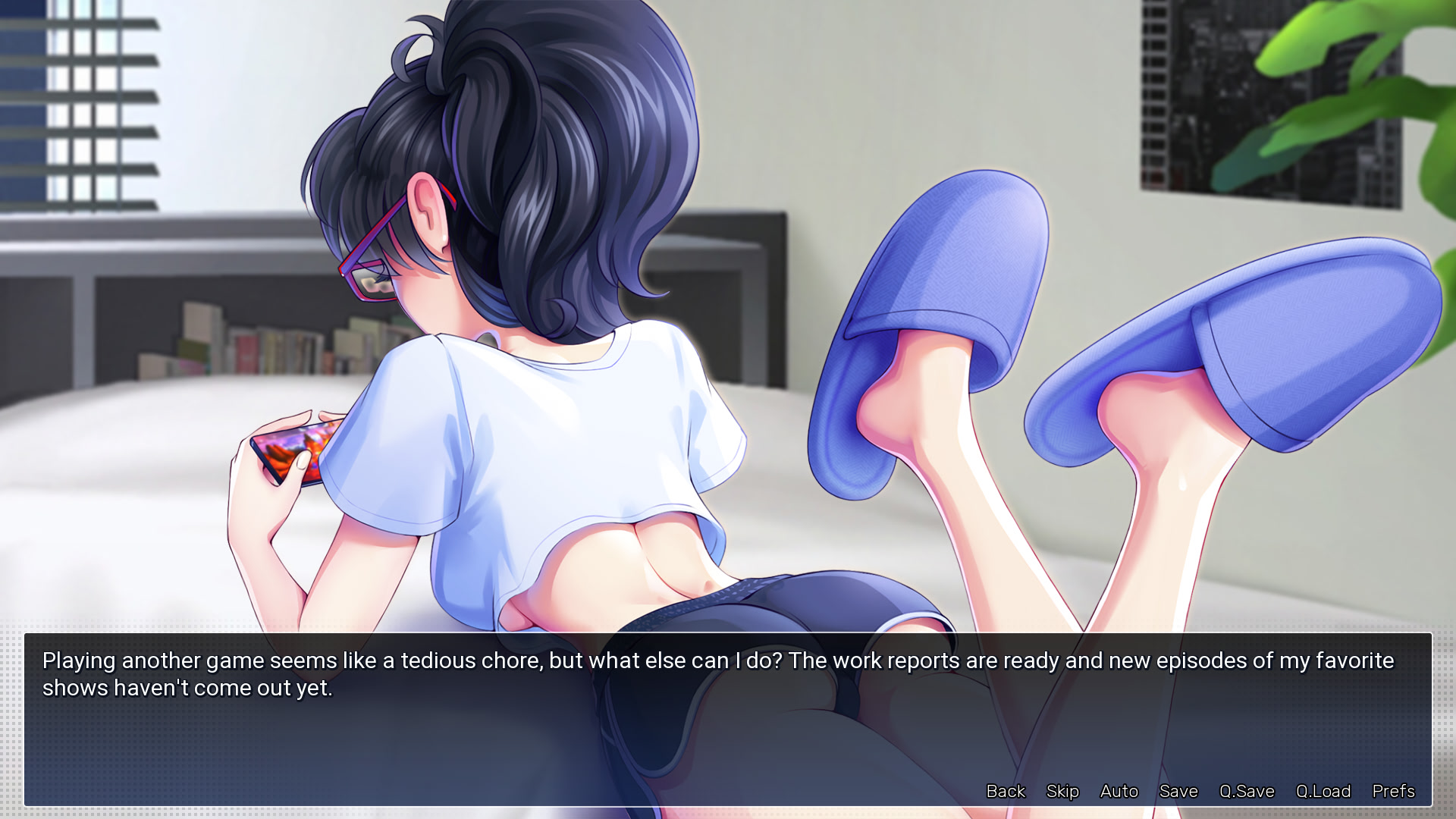The height and width of the screenshot is (819, 1456).
Task: Access preferences via the Prefs link
Action: pyautogui.click(x=1393, y=791)
